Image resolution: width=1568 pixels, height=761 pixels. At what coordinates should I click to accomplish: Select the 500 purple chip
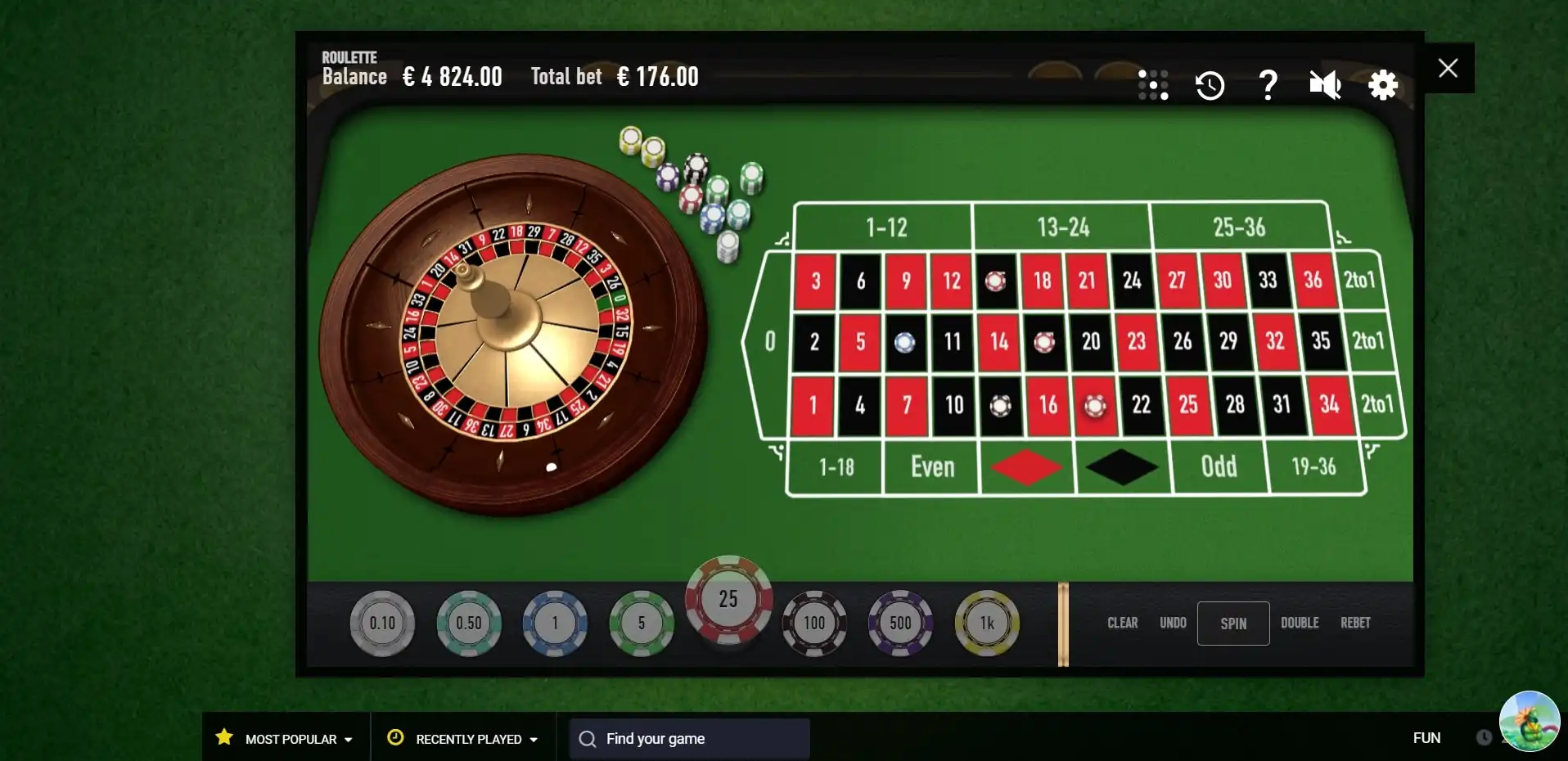click(900, 624)
